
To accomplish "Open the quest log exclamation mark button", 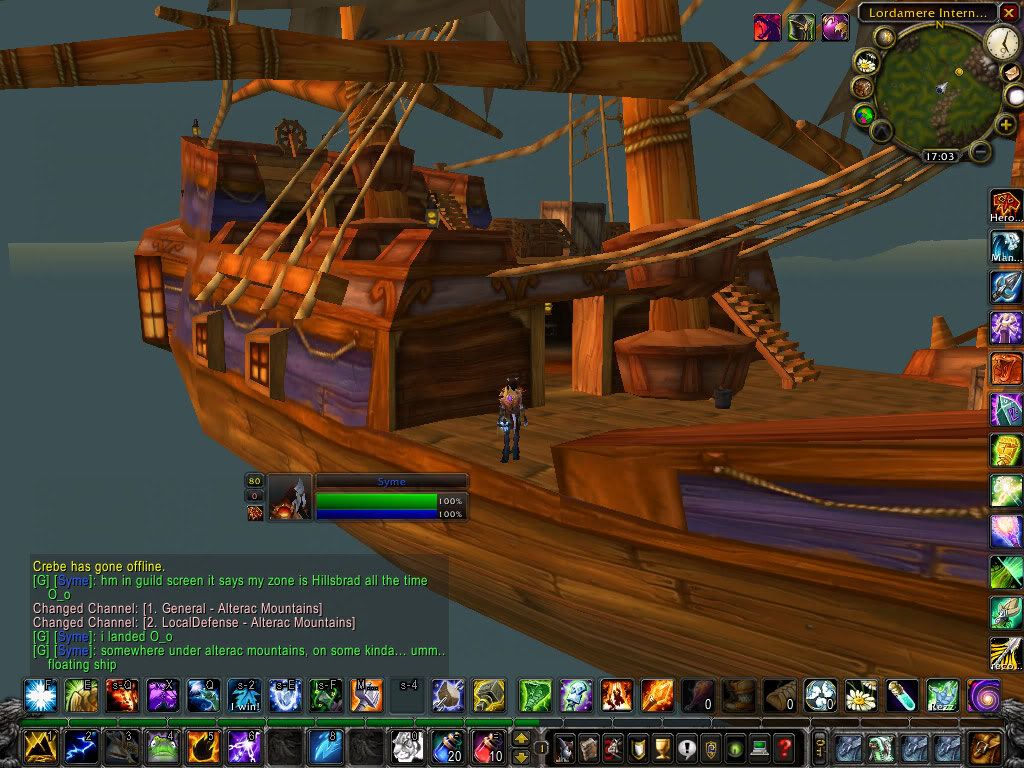I will 685,747.
